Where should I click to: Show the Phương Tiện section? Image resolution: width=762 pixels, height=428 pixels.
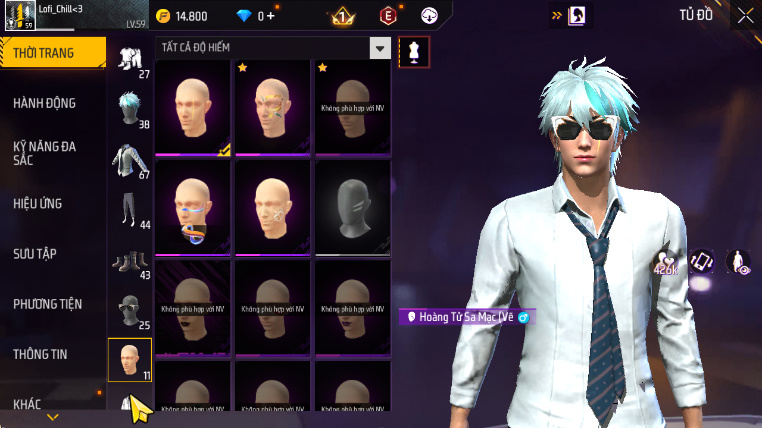48,304
